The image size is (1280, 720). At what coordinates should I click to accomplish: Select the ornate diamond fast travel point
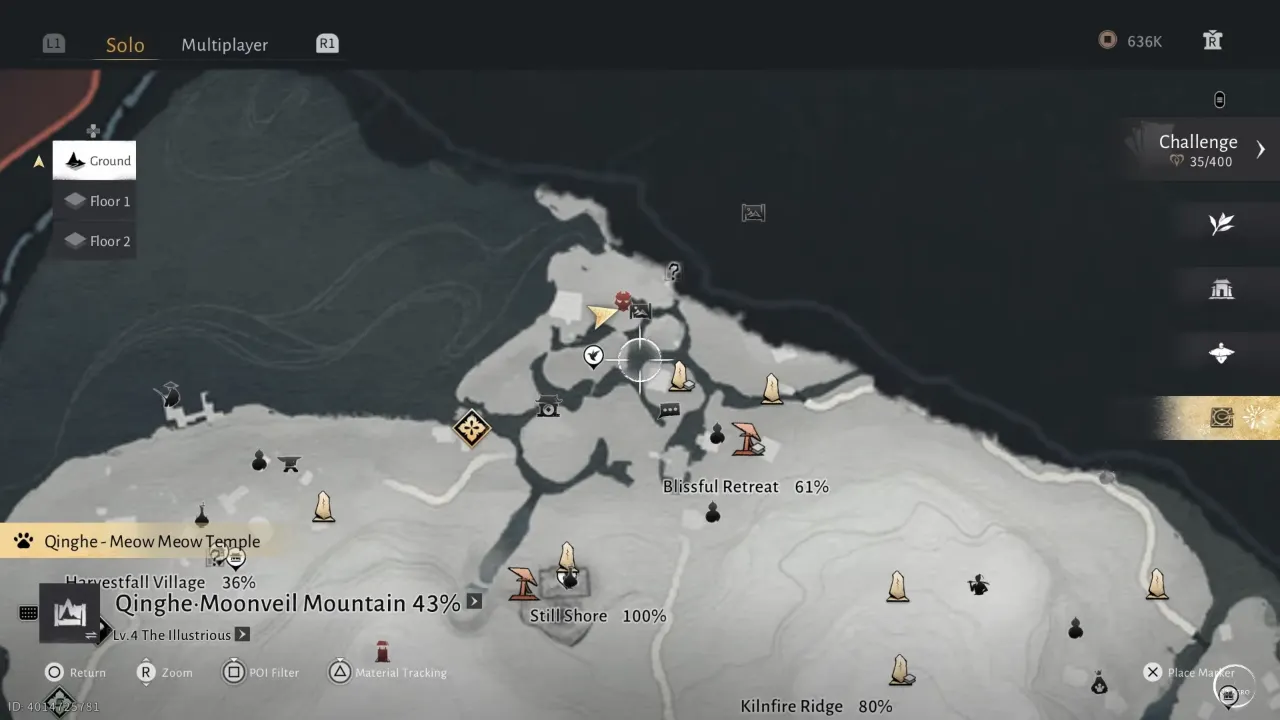point(472,428)
